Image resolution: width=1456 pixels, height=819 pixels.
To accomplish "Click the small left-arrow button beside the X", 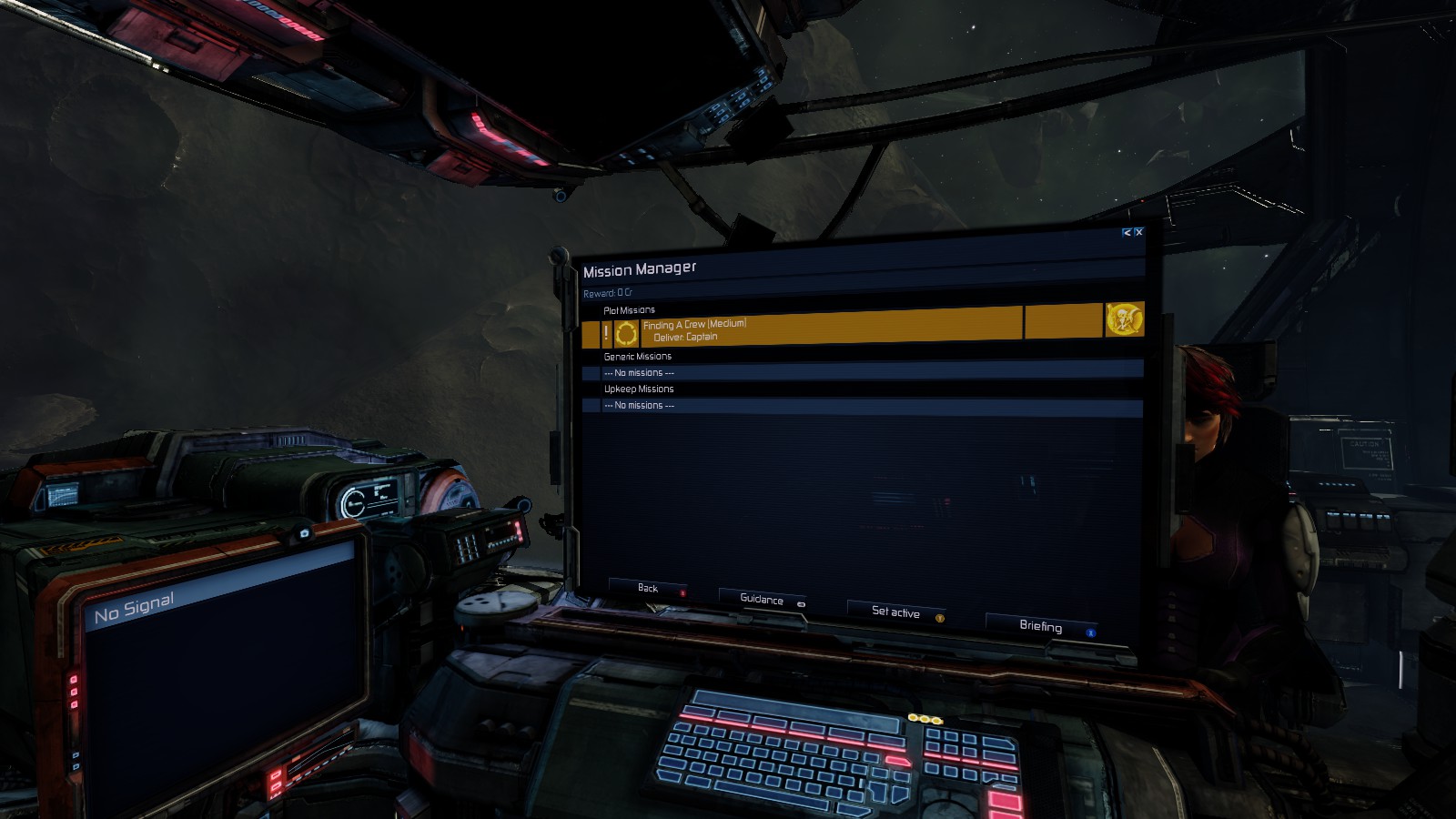I will tap(1127, 233).
